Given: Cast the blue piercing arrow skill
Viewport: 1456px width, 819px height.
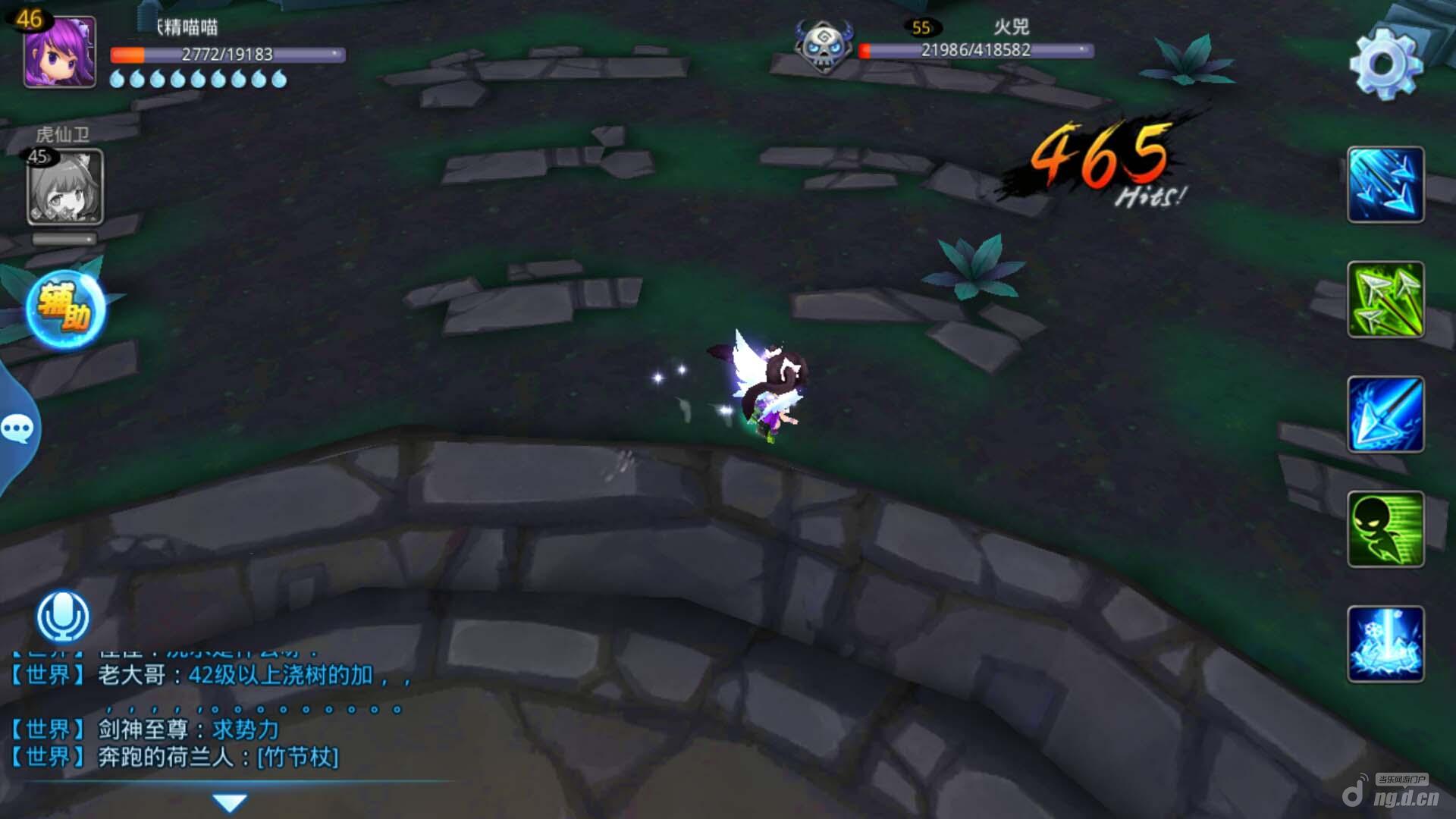Looking at the screenshot, I should click(1385, 414).
